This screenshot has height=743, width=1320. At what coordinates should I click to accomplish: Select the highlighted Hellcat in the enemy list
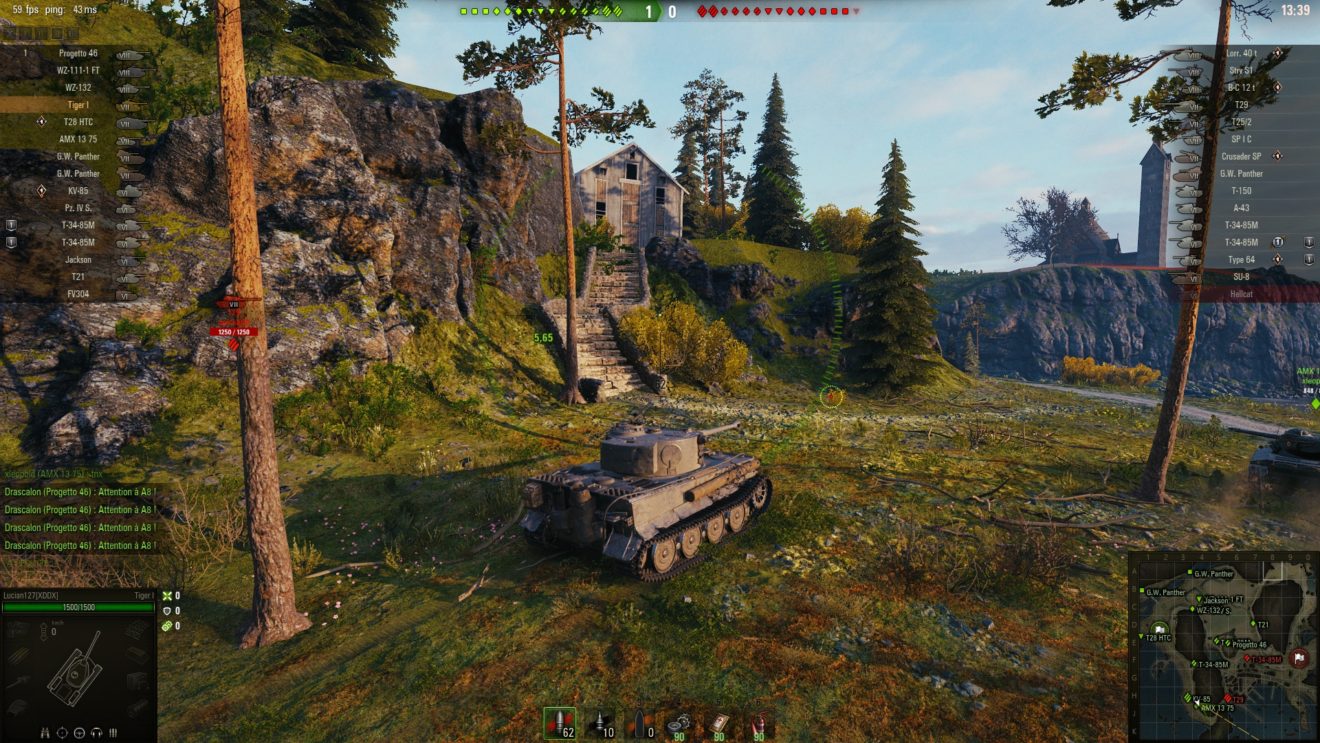pos(1242,294)
